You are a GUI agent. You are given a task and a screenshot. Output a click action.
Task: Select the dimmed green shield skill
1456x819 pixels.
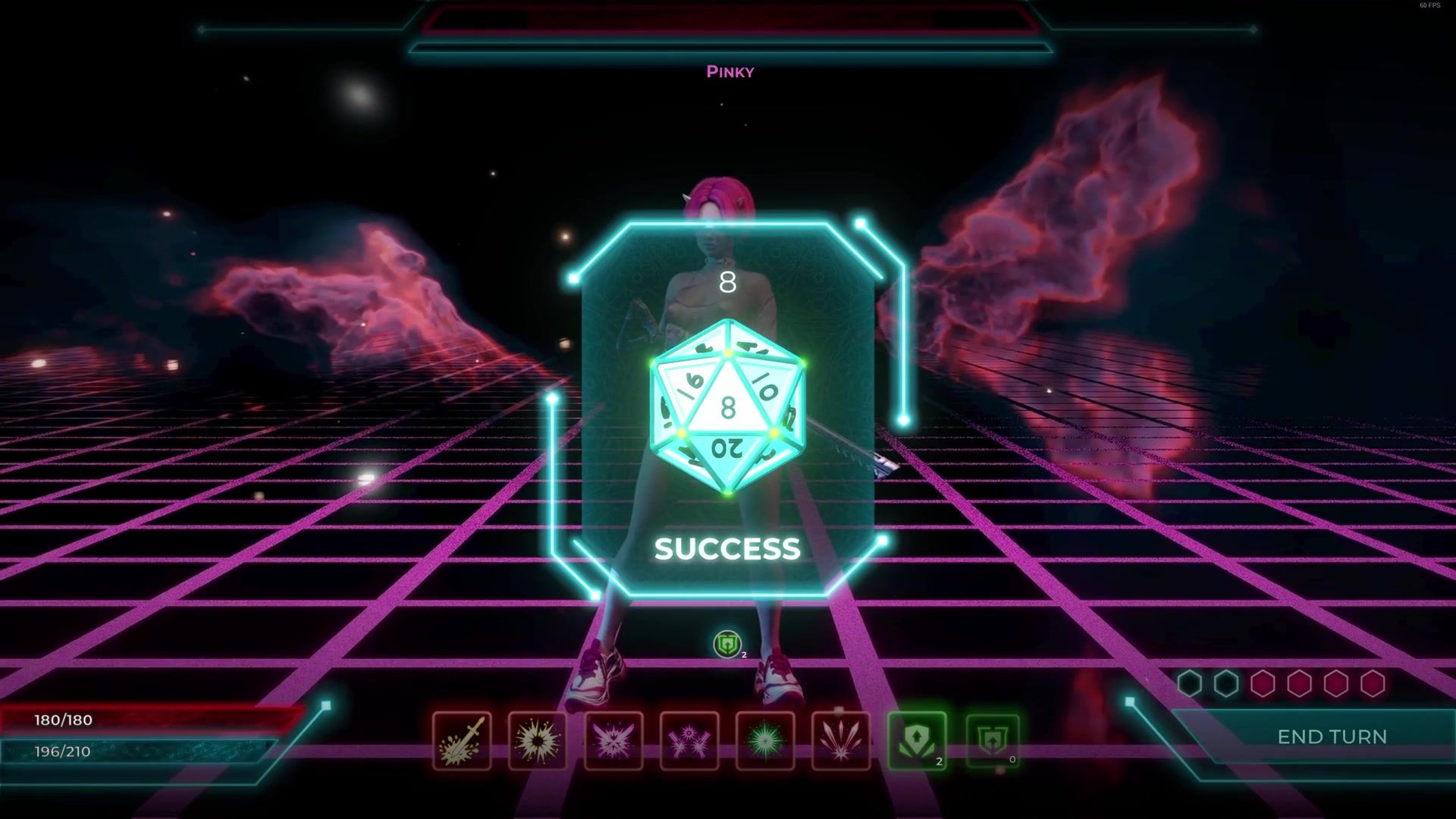click(992, 741)
